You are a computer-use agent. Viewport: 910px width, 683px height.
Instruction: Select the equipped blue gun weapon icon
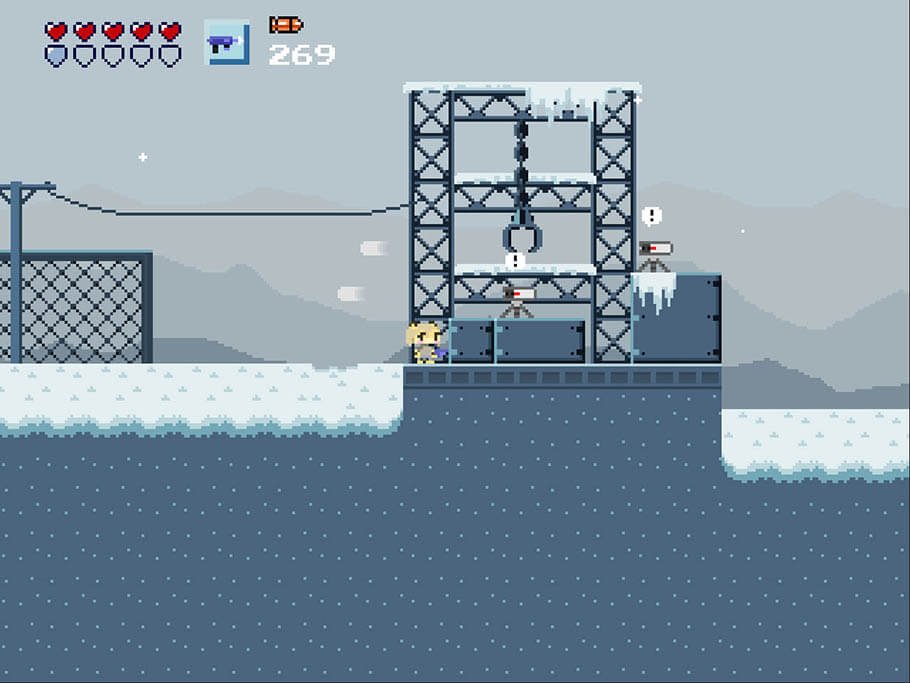[x=226, y=43]
